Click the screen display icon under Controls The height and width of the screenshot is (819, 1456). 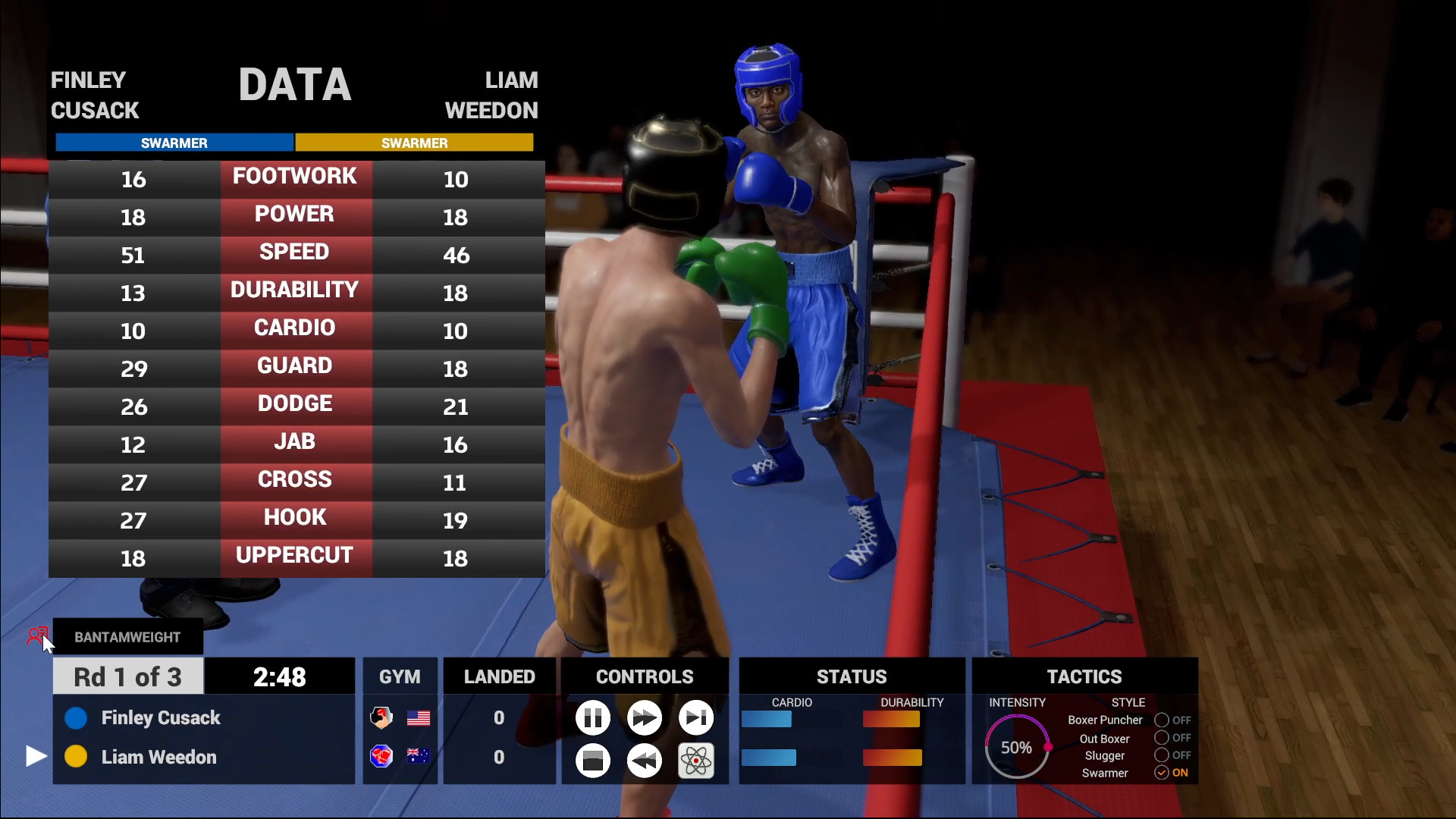(x=592, y=761)
